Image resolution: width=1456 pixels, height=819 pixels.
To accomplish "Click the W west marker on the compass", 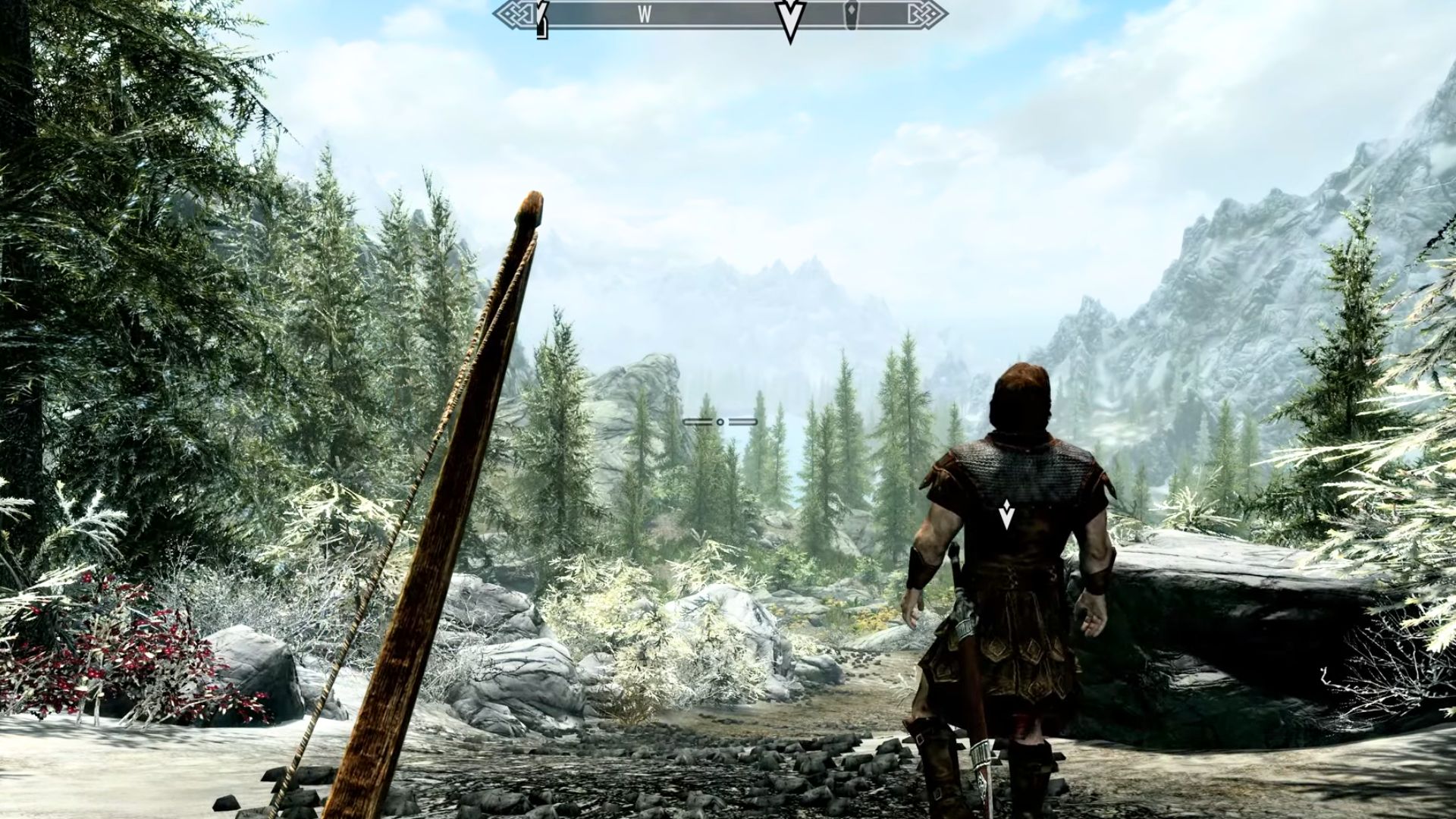I will tap(645, 14).
